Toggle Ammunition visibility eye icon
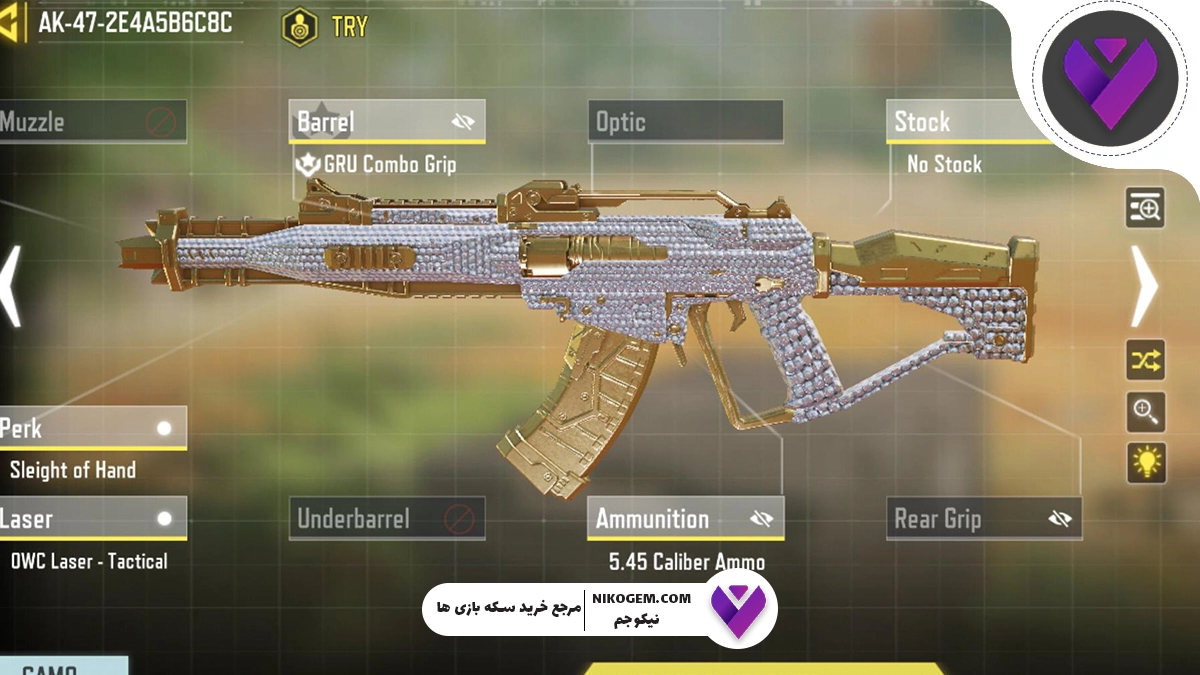1200x675 pixels. pos(761,519)
